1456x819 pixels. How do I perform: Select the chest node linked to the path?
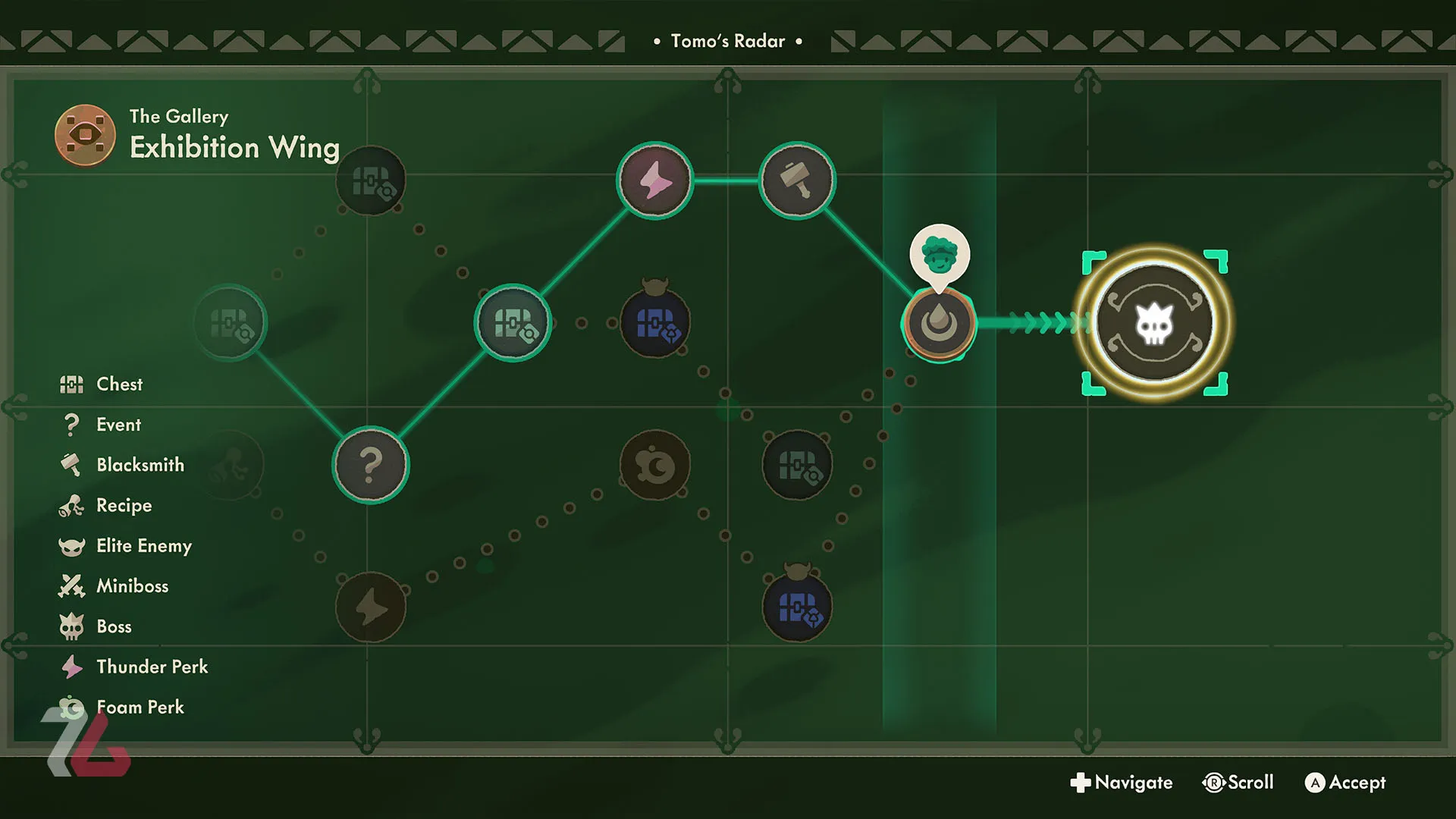pos(513,322)
